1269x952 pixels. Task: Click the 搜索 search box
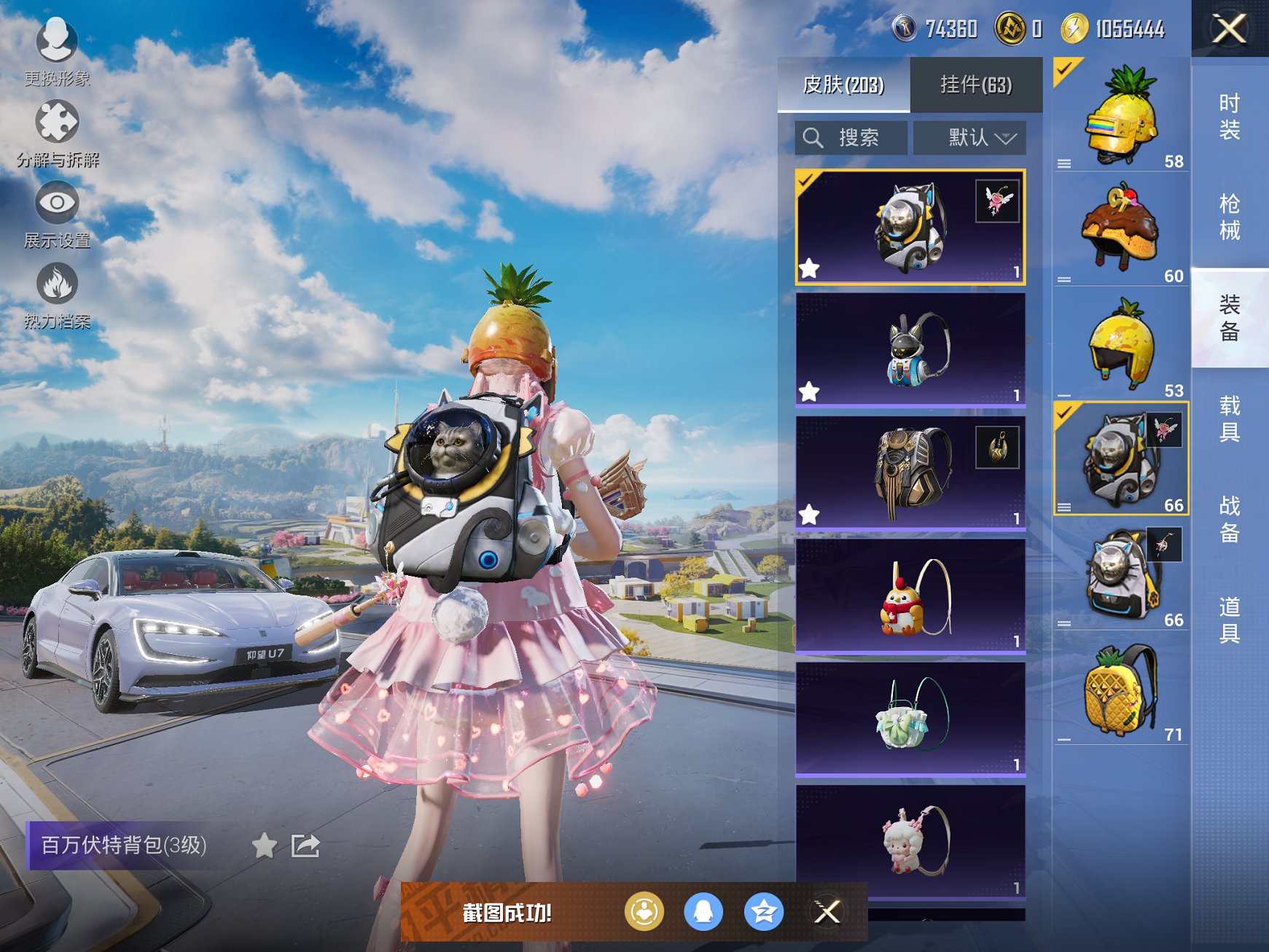tap(851, 138)
